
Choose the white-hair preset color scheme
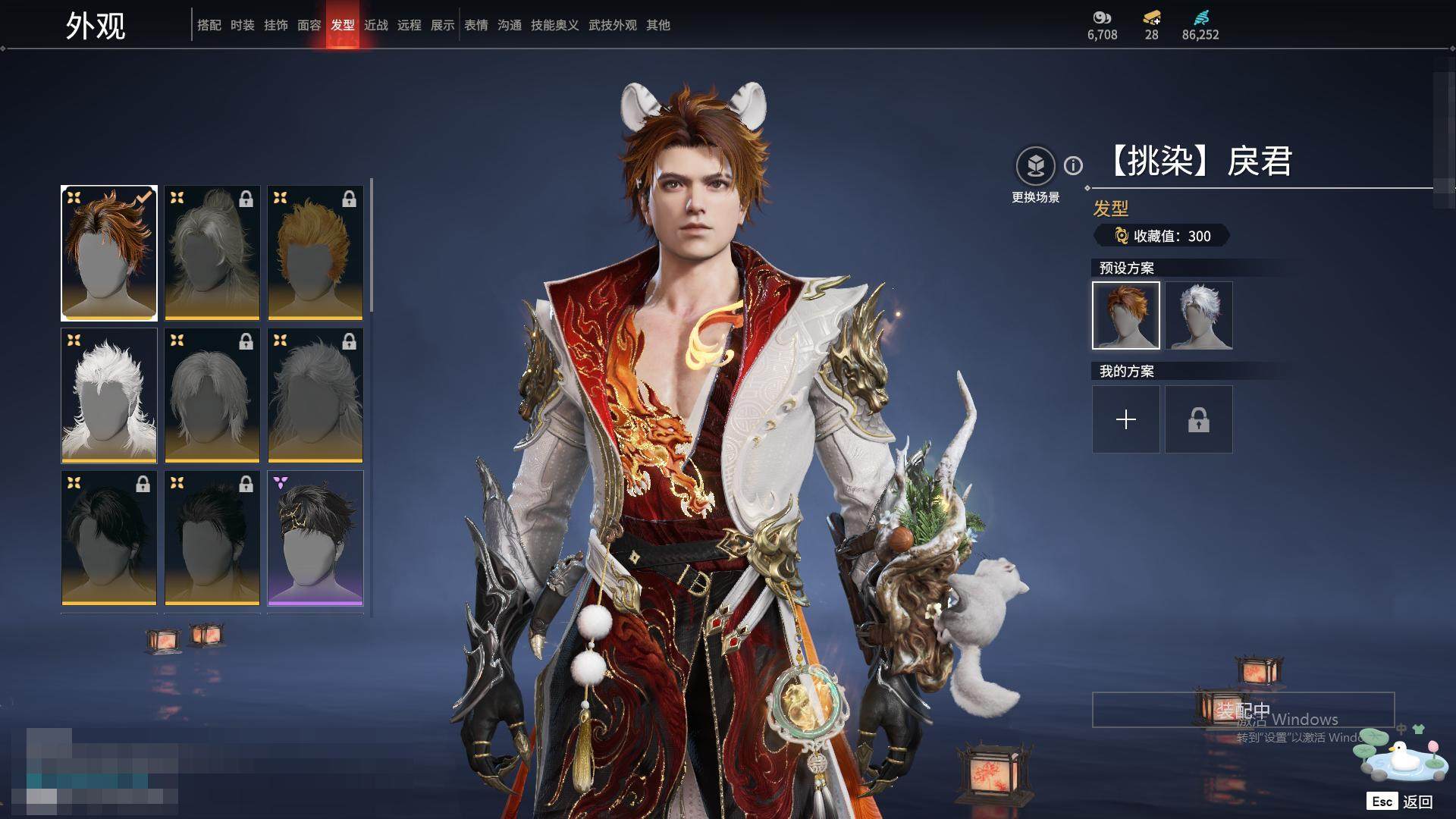point(1199,315)
